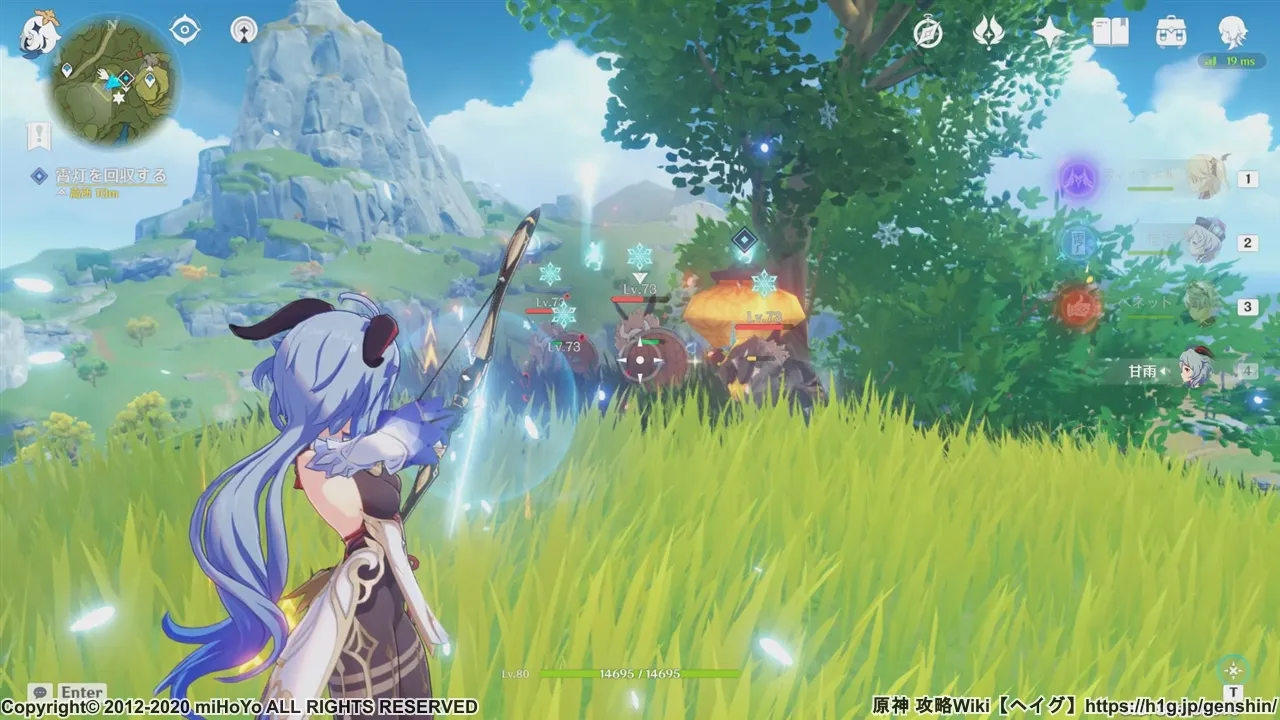Open the quest banner with exclamation mark

[x=39, y=135]
